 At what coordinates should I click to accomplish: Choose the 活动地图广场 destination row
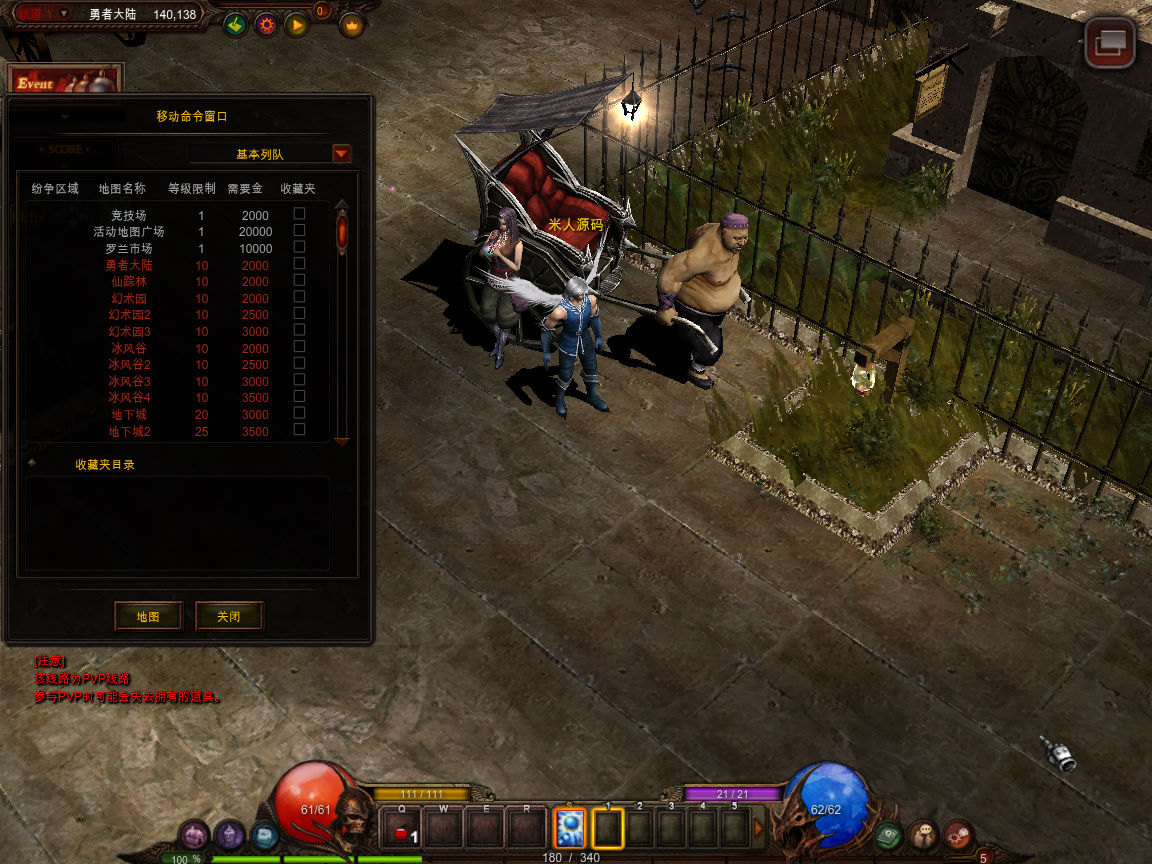click(x=128, y=232)
